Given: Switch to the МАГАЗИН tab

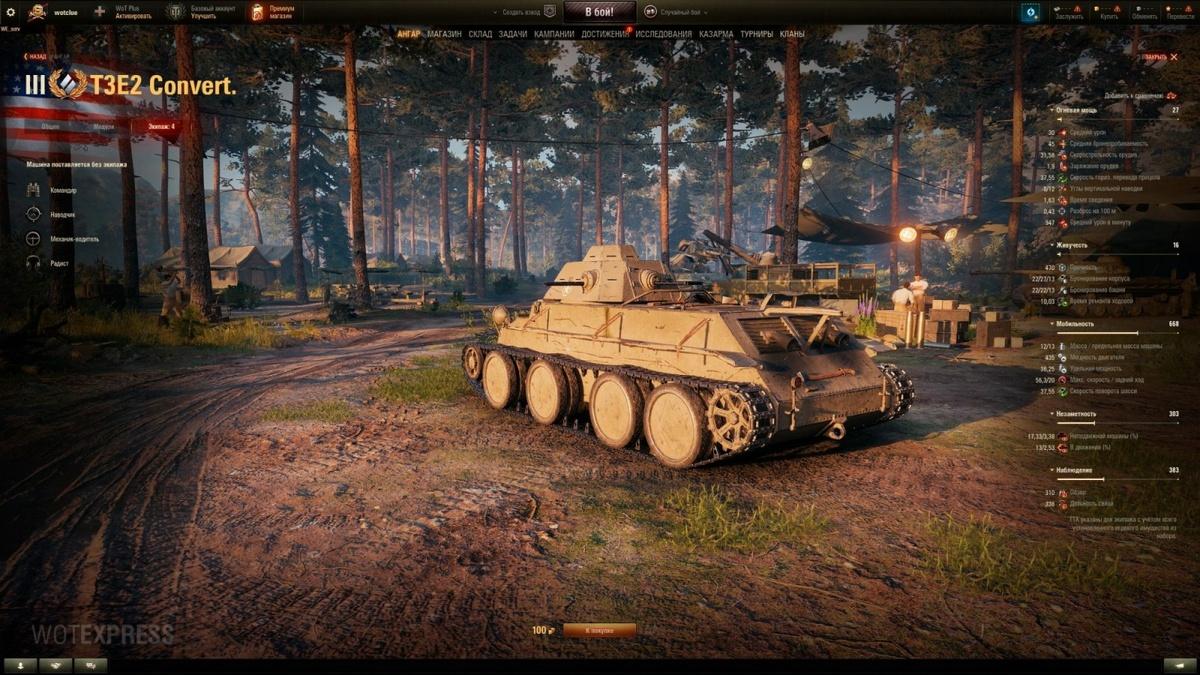Looking at the screenshot, I should click(x=444, y=34).
